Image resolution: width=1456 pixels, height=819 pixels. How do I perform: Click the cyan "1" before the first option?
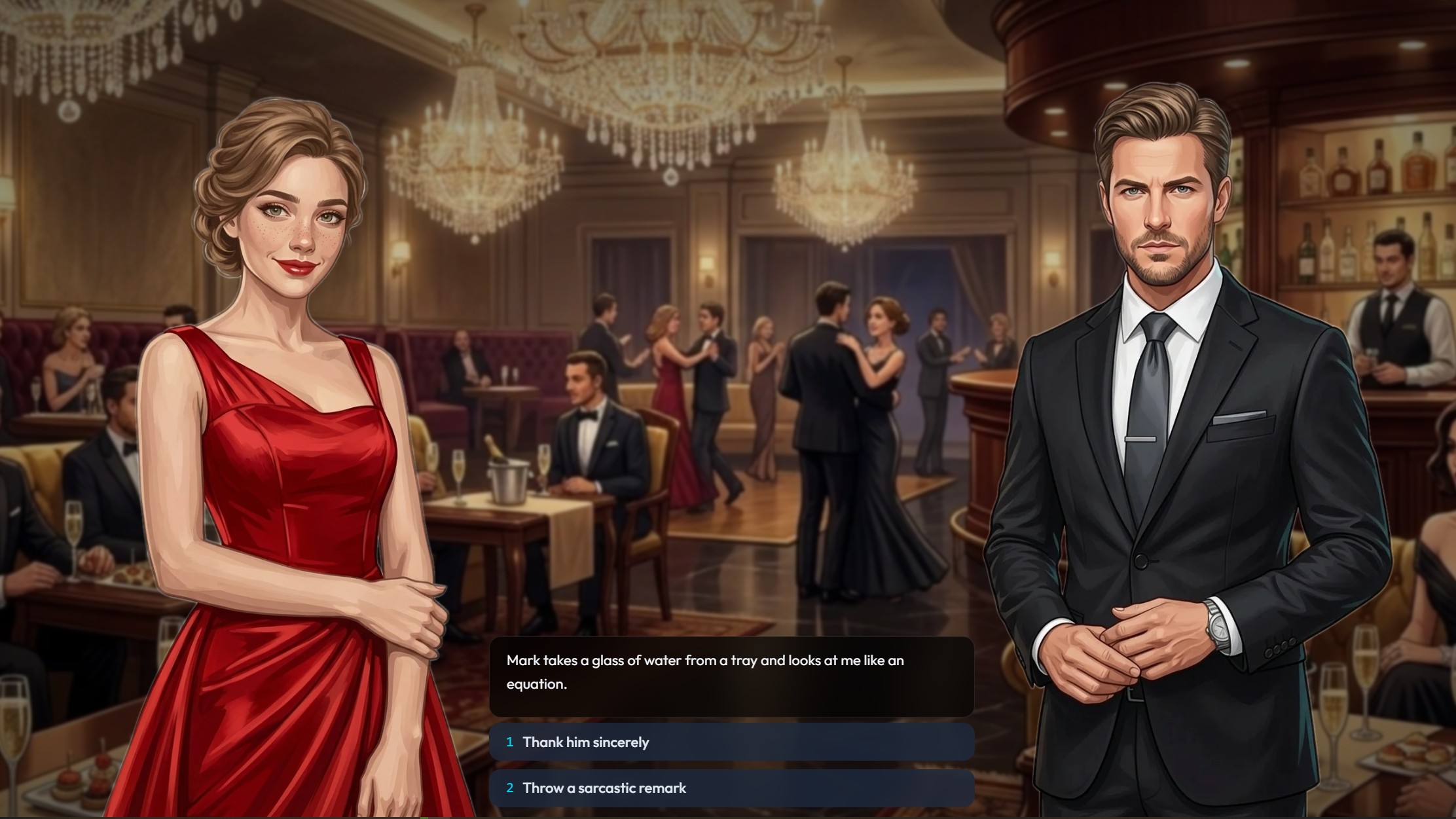[510, 742]
